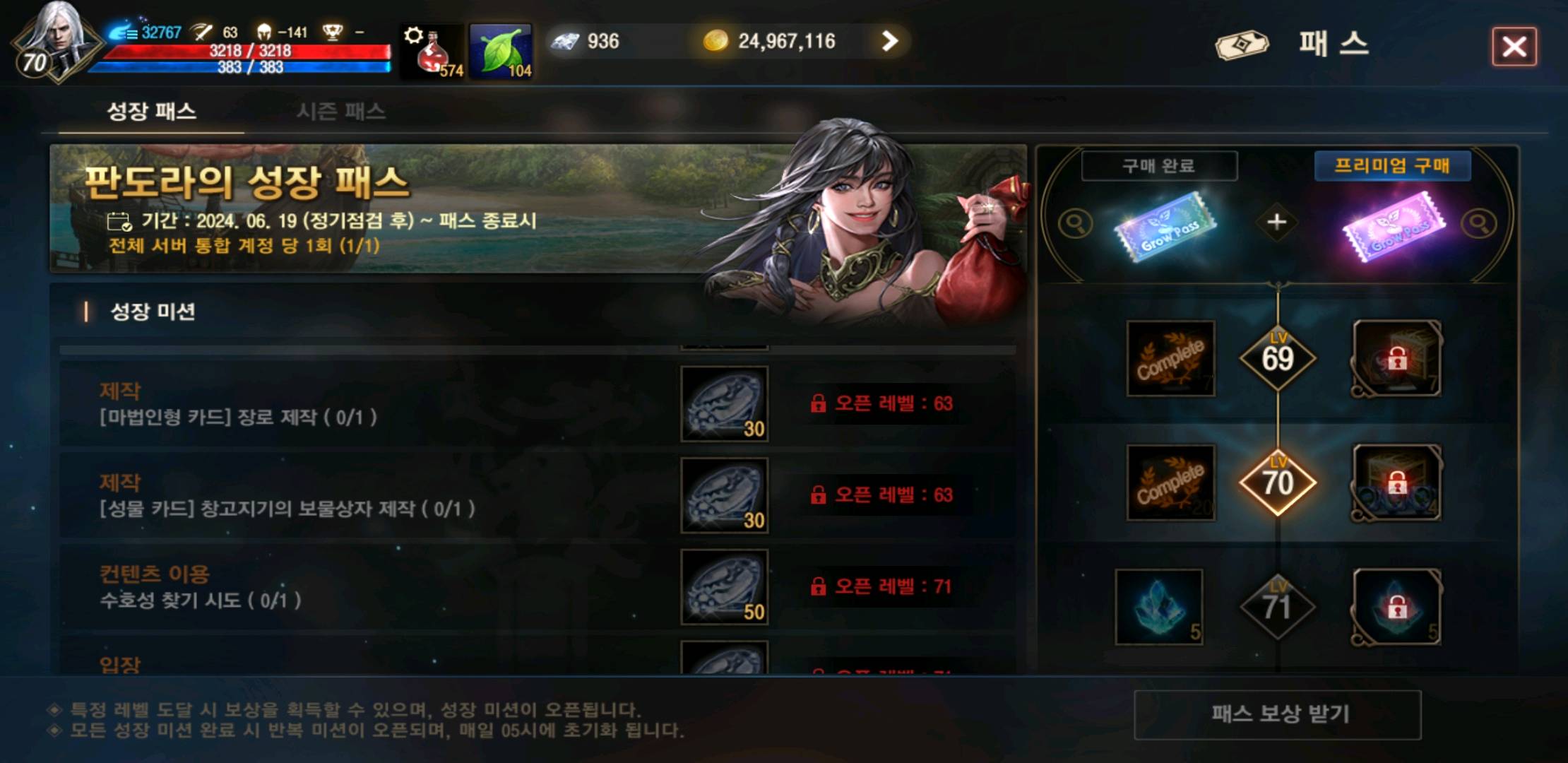The width and height of the screenshot is (1568, 763).
Task: Click the 구매 완료 button
Action: coord(1159,164)
